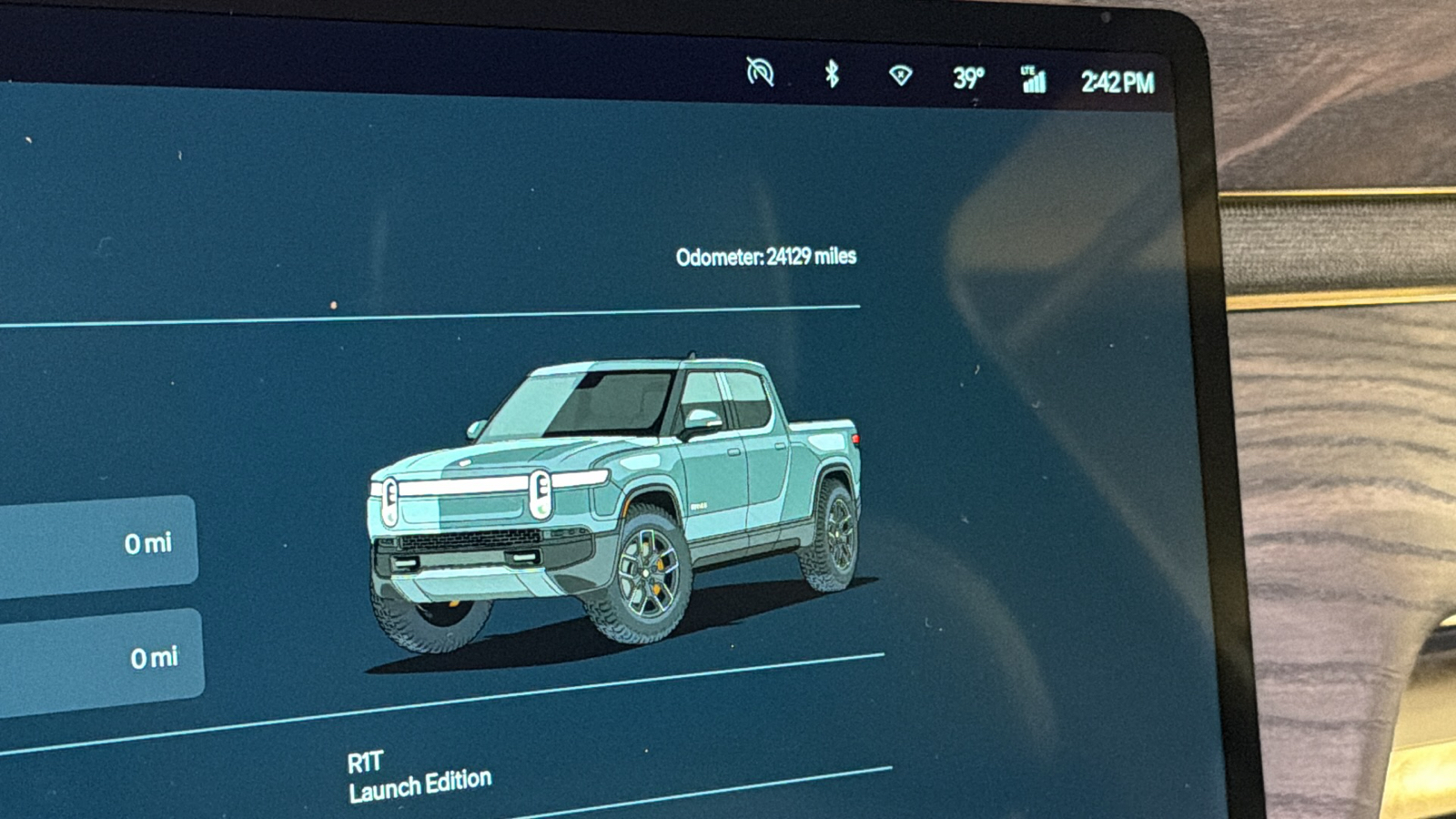Select the Odometer: 24129 miles readout
Image resolution: width=1456 pixels, height=819 pixels.
pyautogui.click(x=767, y=258)
